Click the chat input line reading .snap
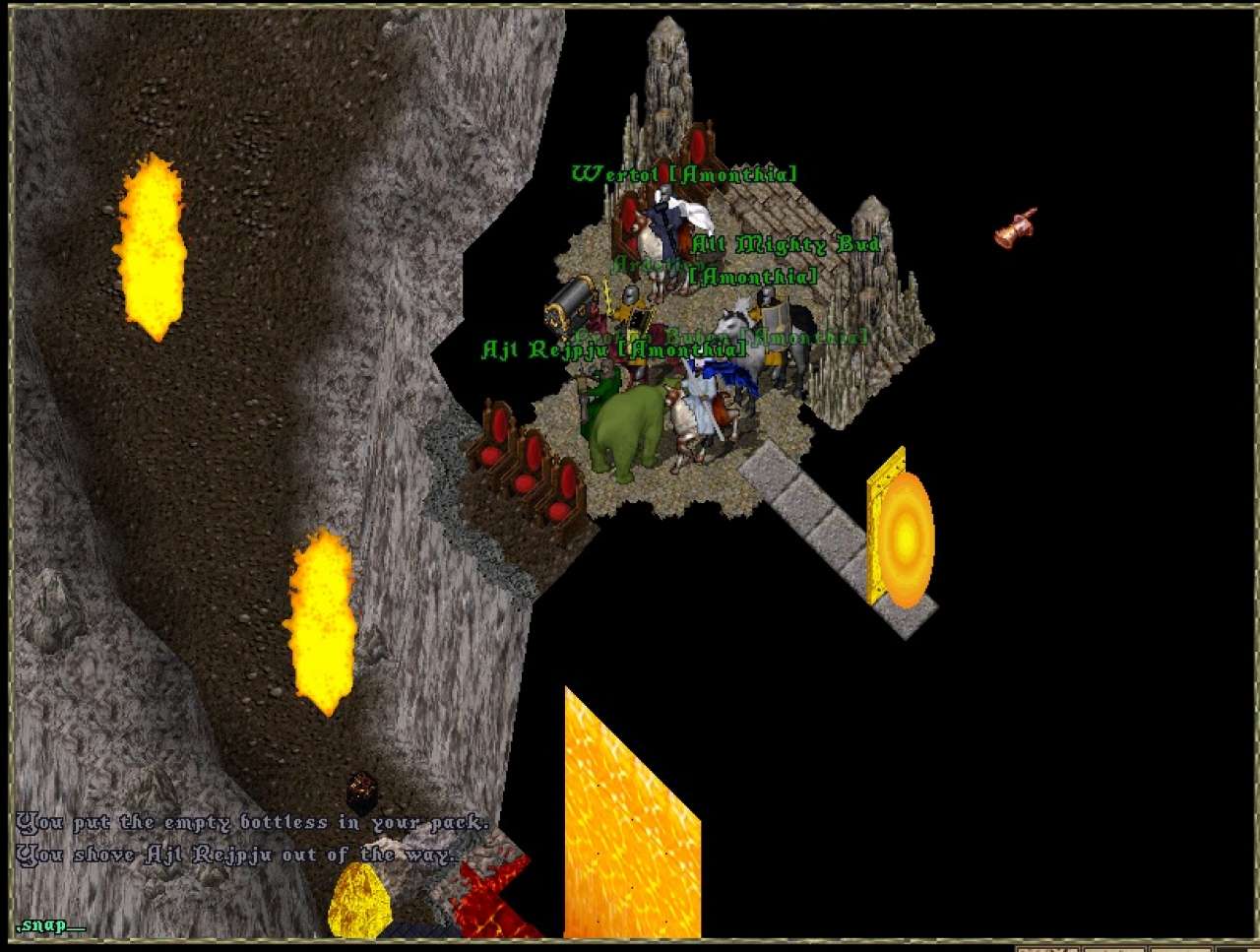This screenshot has width=1260, height=952. coord(49,924)
